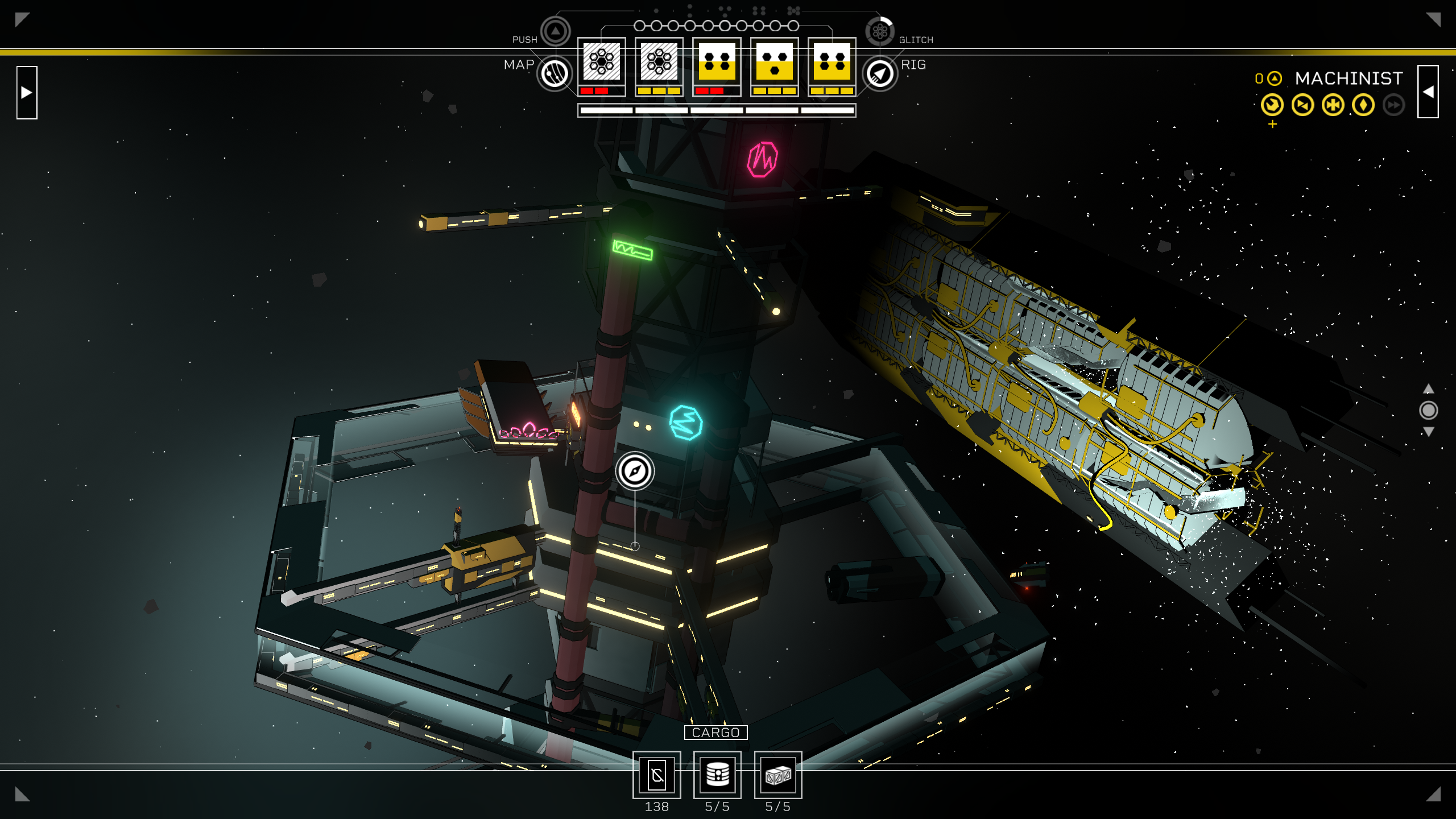Select the diamond Intuit skill icon
This screenshot has height=819, width=1456.
[1363, 105]
